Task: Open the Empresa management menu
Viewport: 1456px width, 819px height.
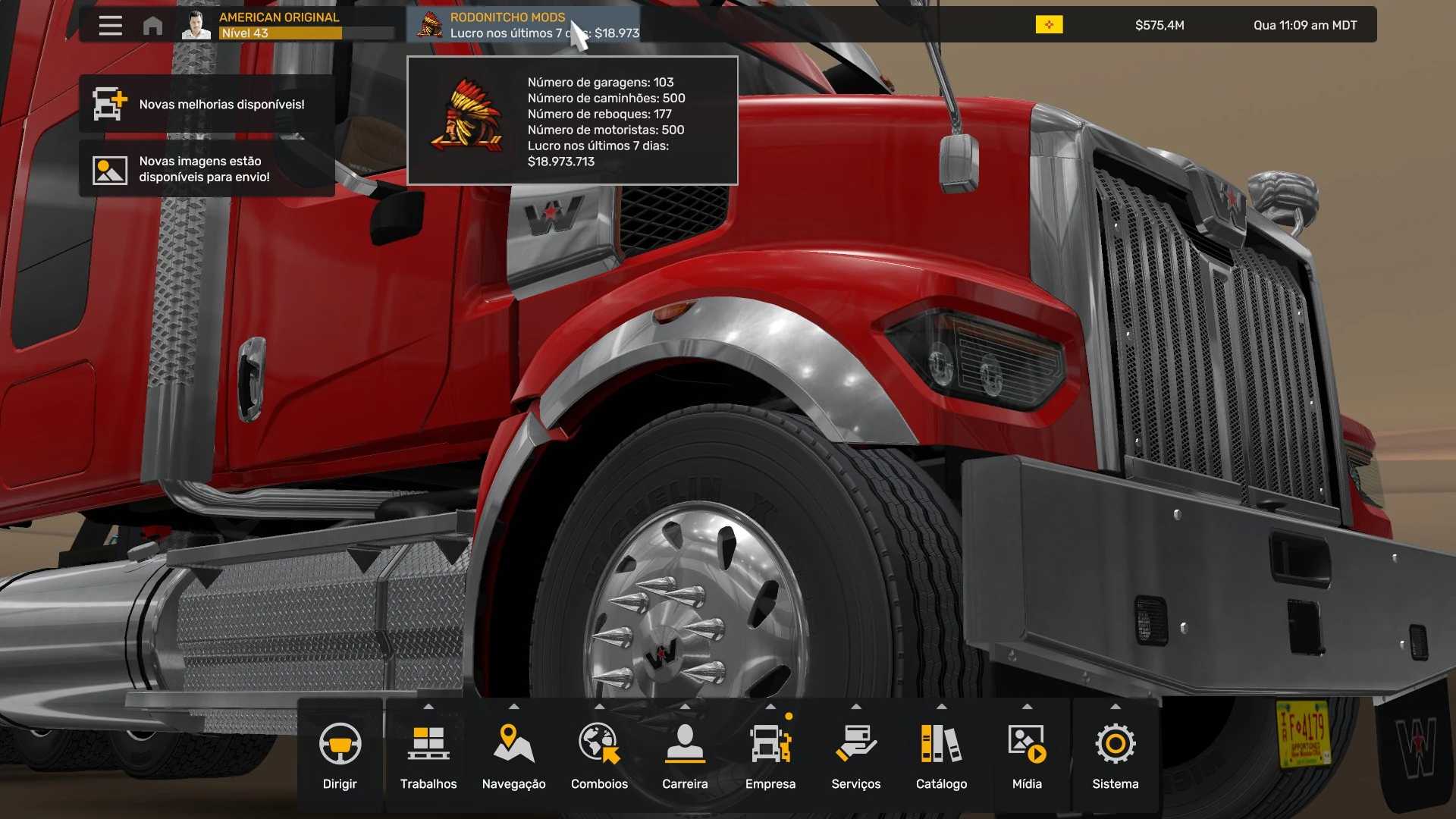Action: (x=770, y=755)
